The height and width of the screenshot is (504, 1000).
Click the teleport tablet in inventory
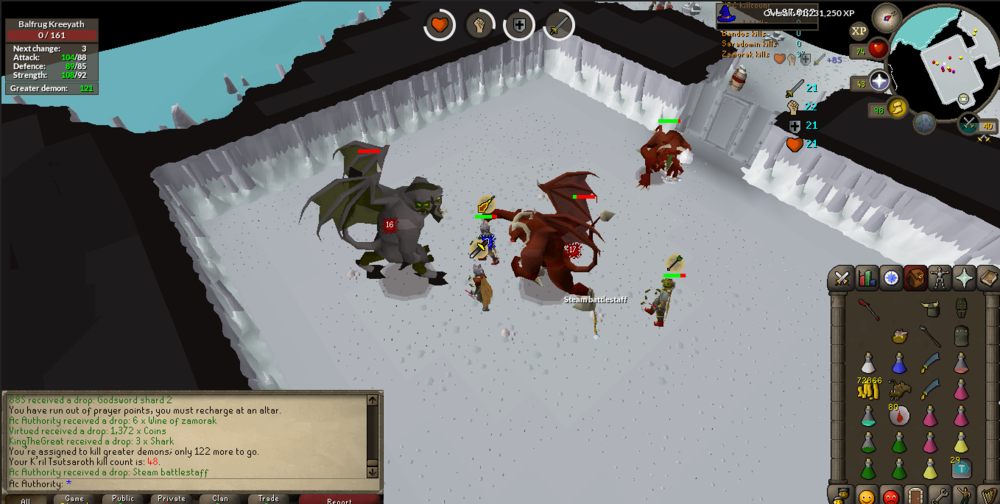pos(960,467)
